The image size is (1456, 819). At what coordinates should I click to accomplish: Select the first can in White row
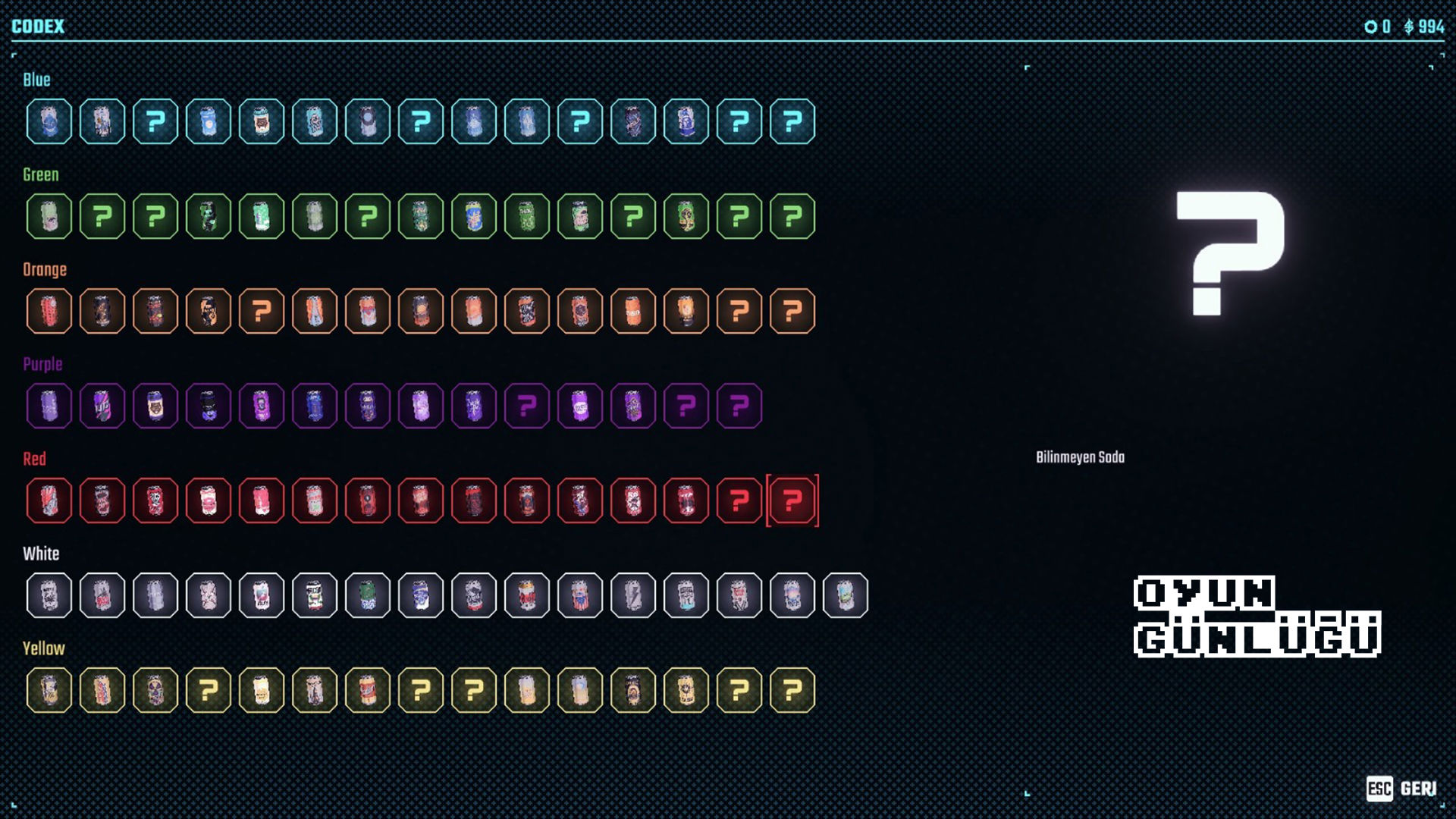49,595
